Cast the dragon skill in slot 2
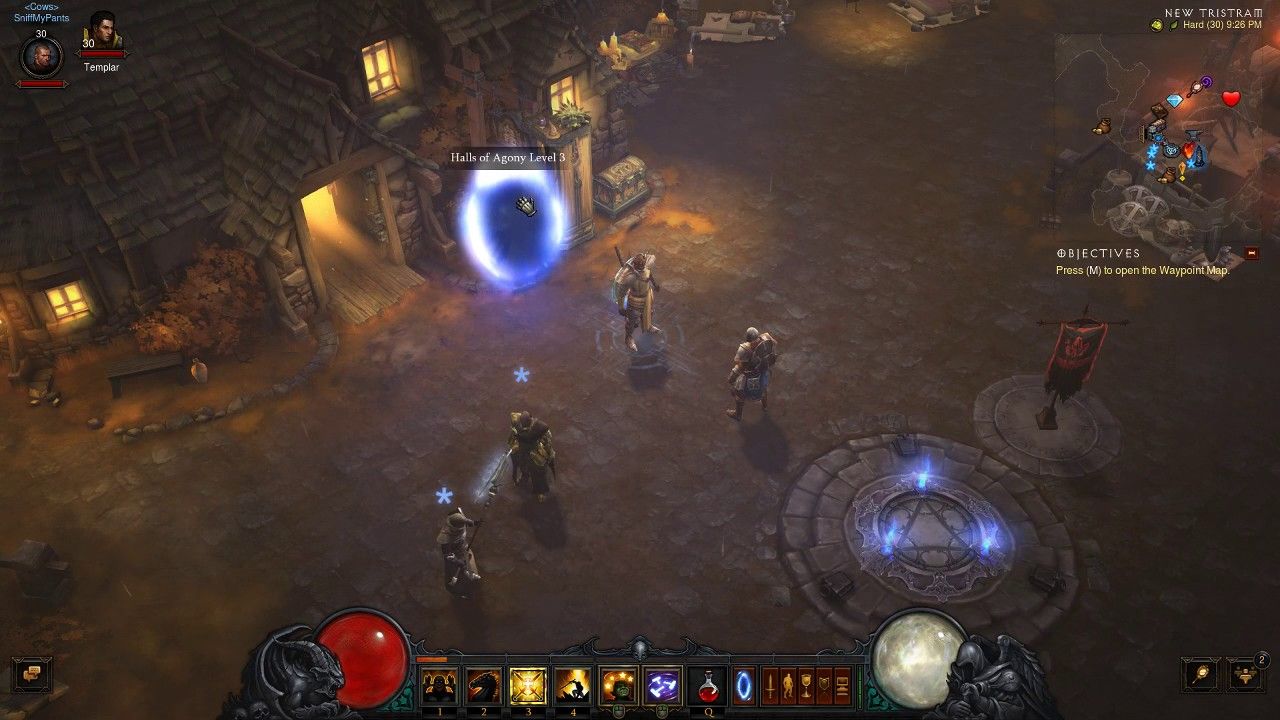 click(483, 686)
